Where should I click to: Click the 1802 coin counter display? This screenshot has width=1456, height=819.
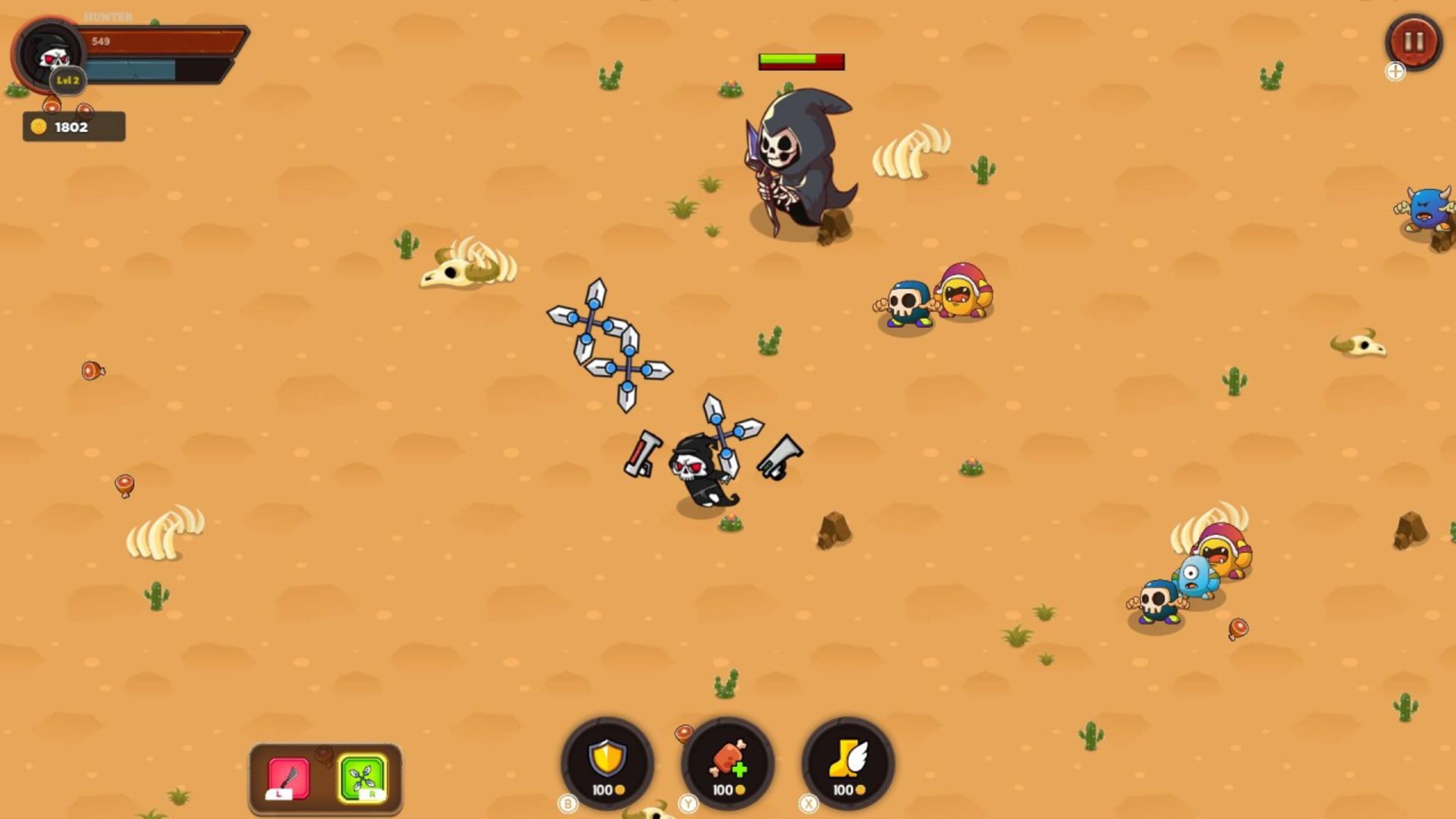(72, 127)
